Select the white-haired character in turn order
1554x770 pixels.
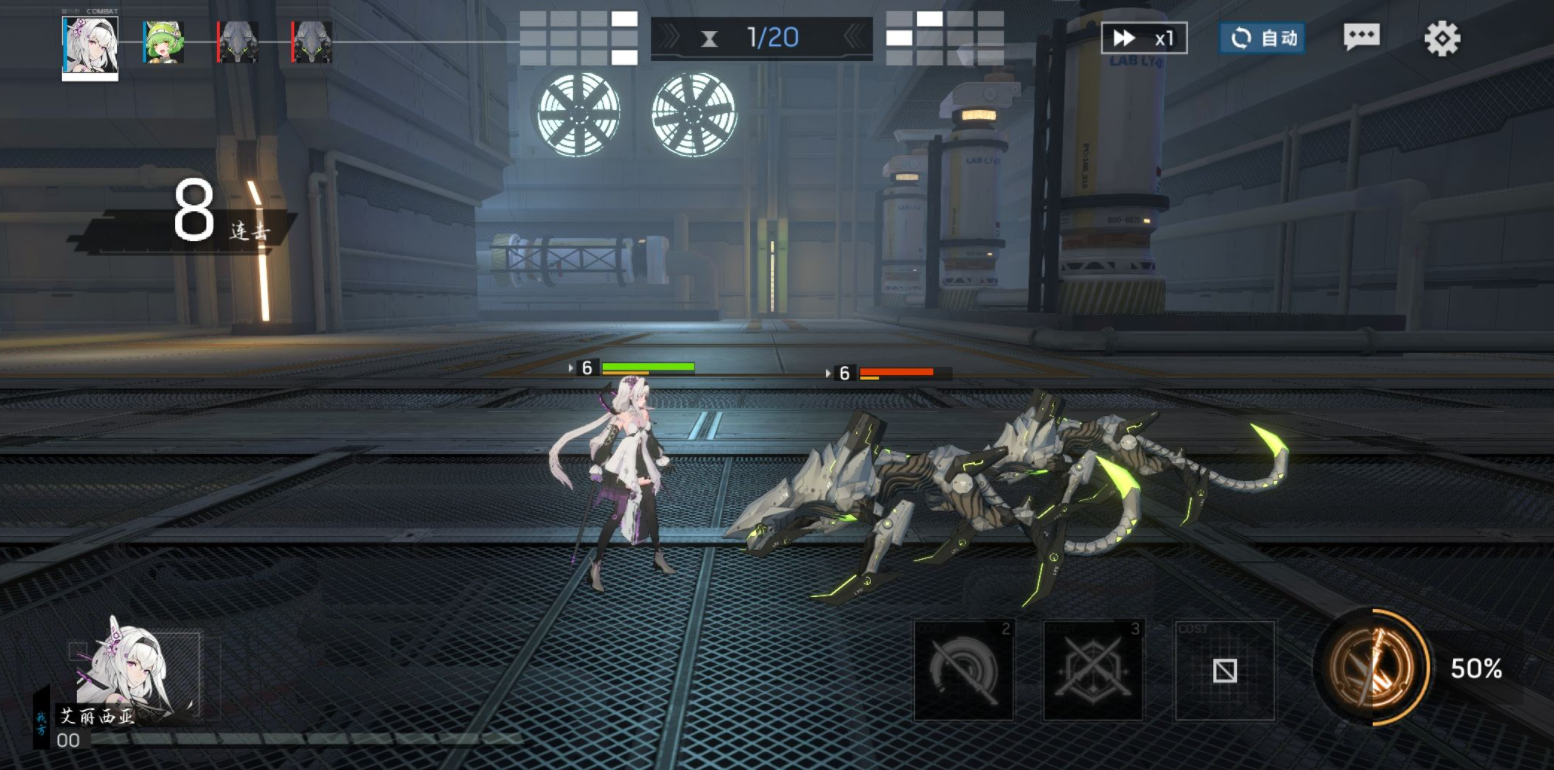click(90, 47)
